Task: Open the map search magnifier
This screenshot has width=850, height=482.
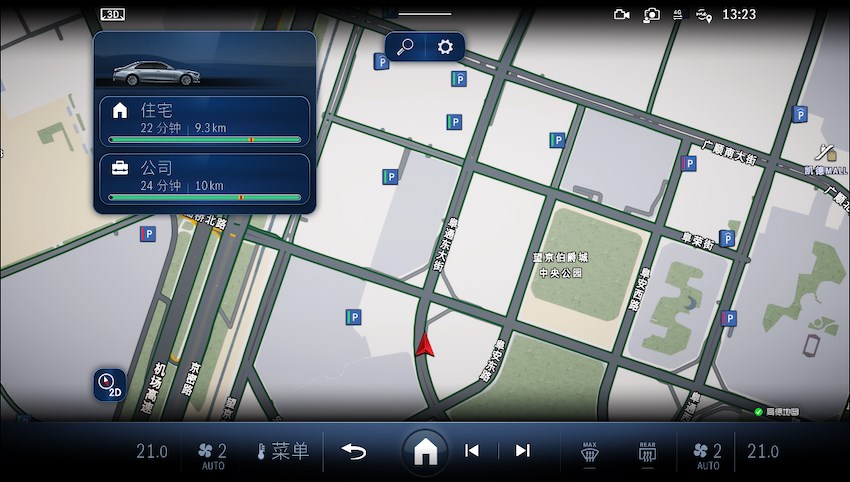Action: tap(407, 47)
